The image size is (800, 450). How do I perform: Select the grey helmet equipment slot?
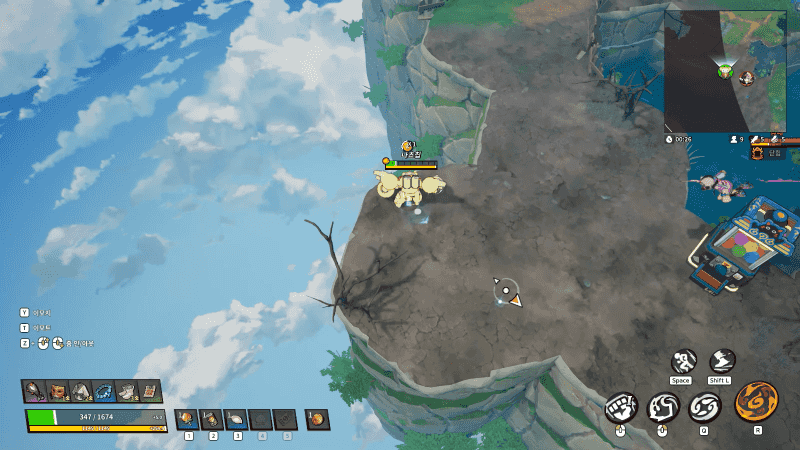81,391
